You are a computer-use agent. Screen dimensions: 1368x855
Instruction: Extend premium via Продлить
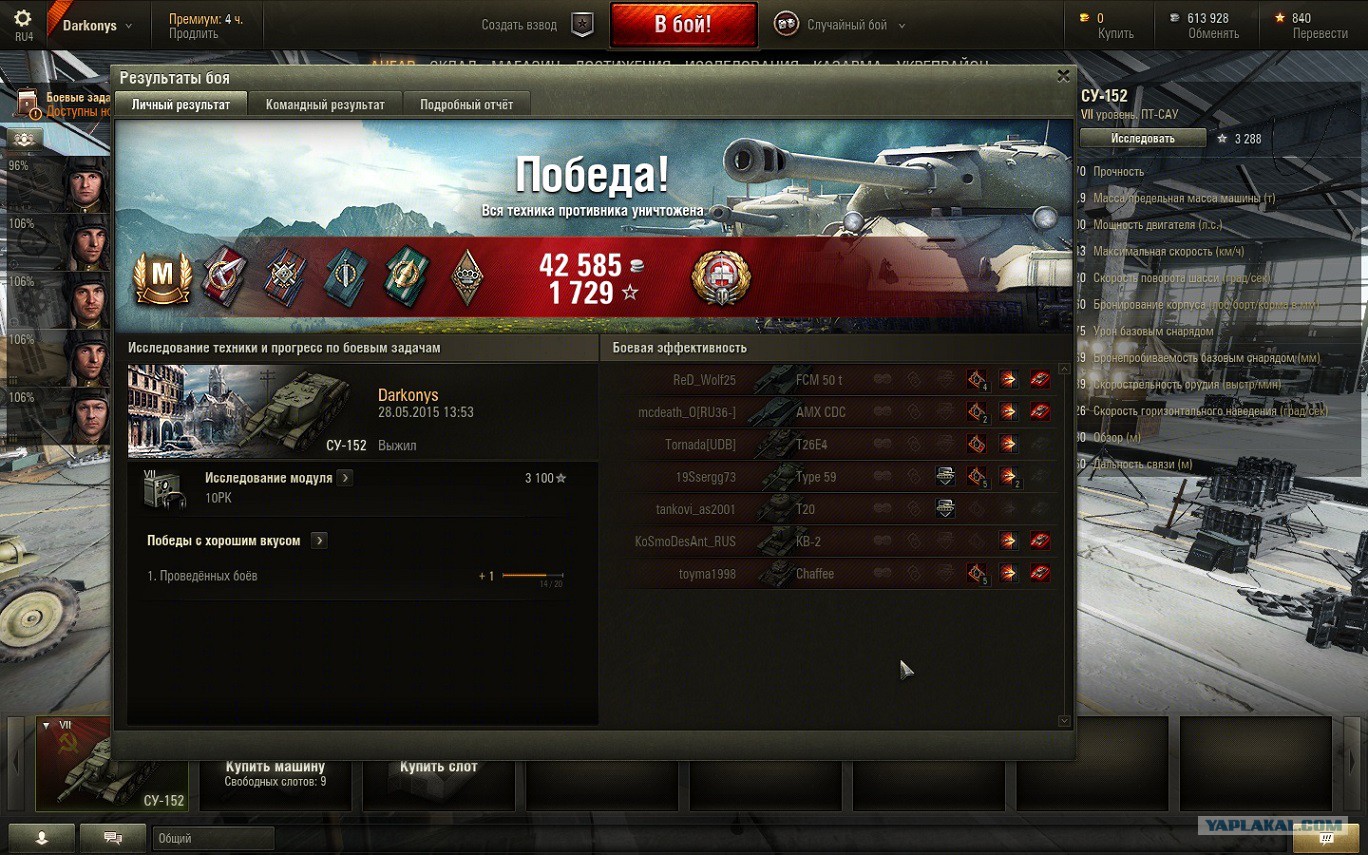[193, 34]
